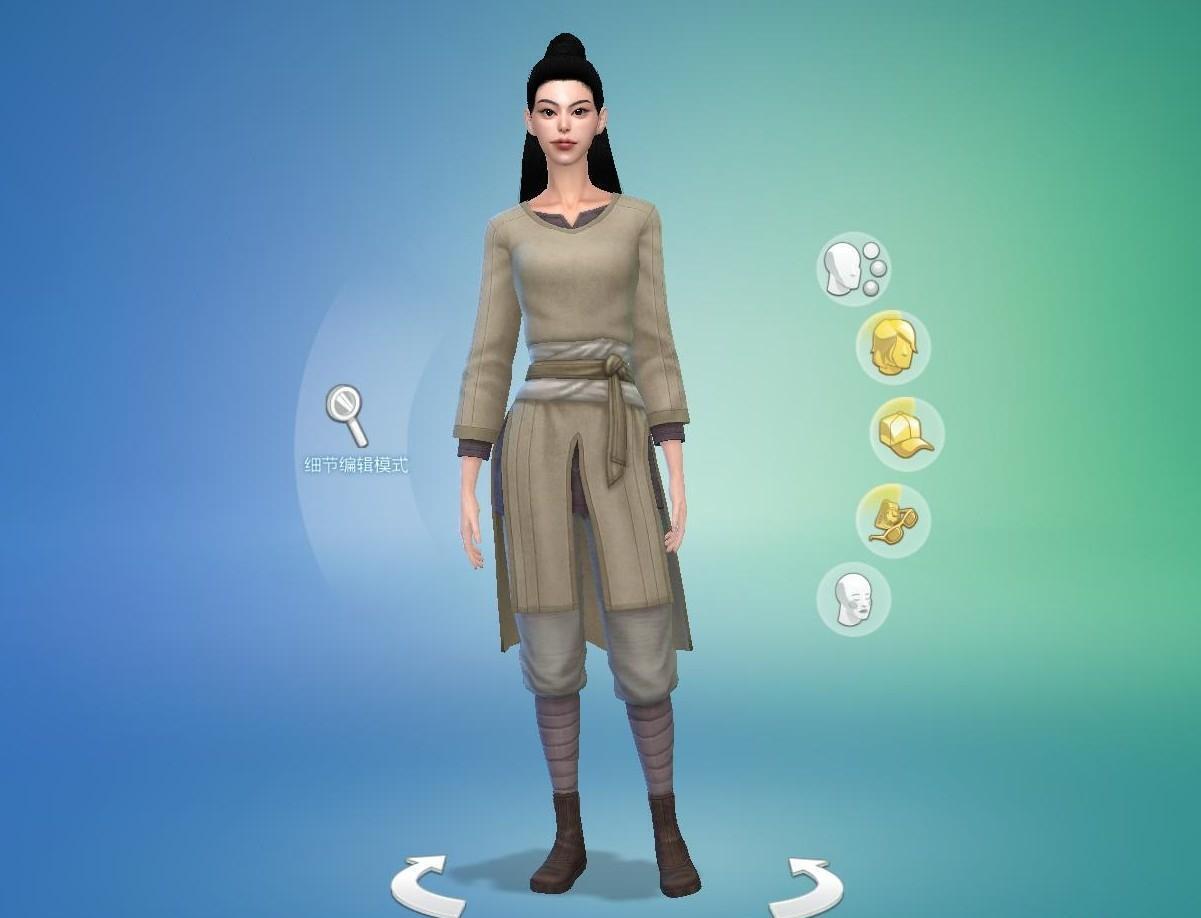
Task: Select the white face makeup category icon
Action: pos(853,599)
